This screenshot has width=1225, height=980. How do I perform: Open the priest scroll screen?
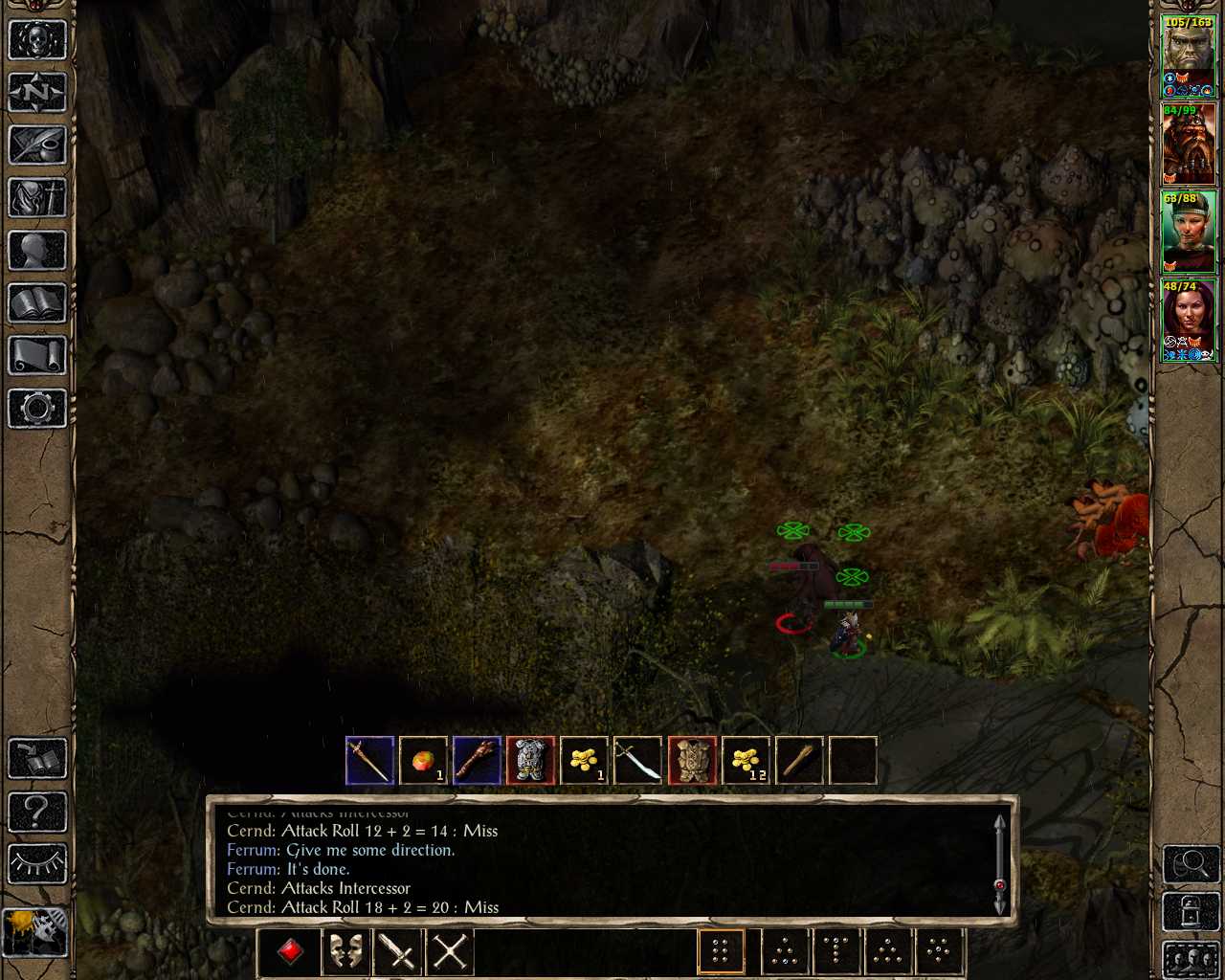click(37, 356)
